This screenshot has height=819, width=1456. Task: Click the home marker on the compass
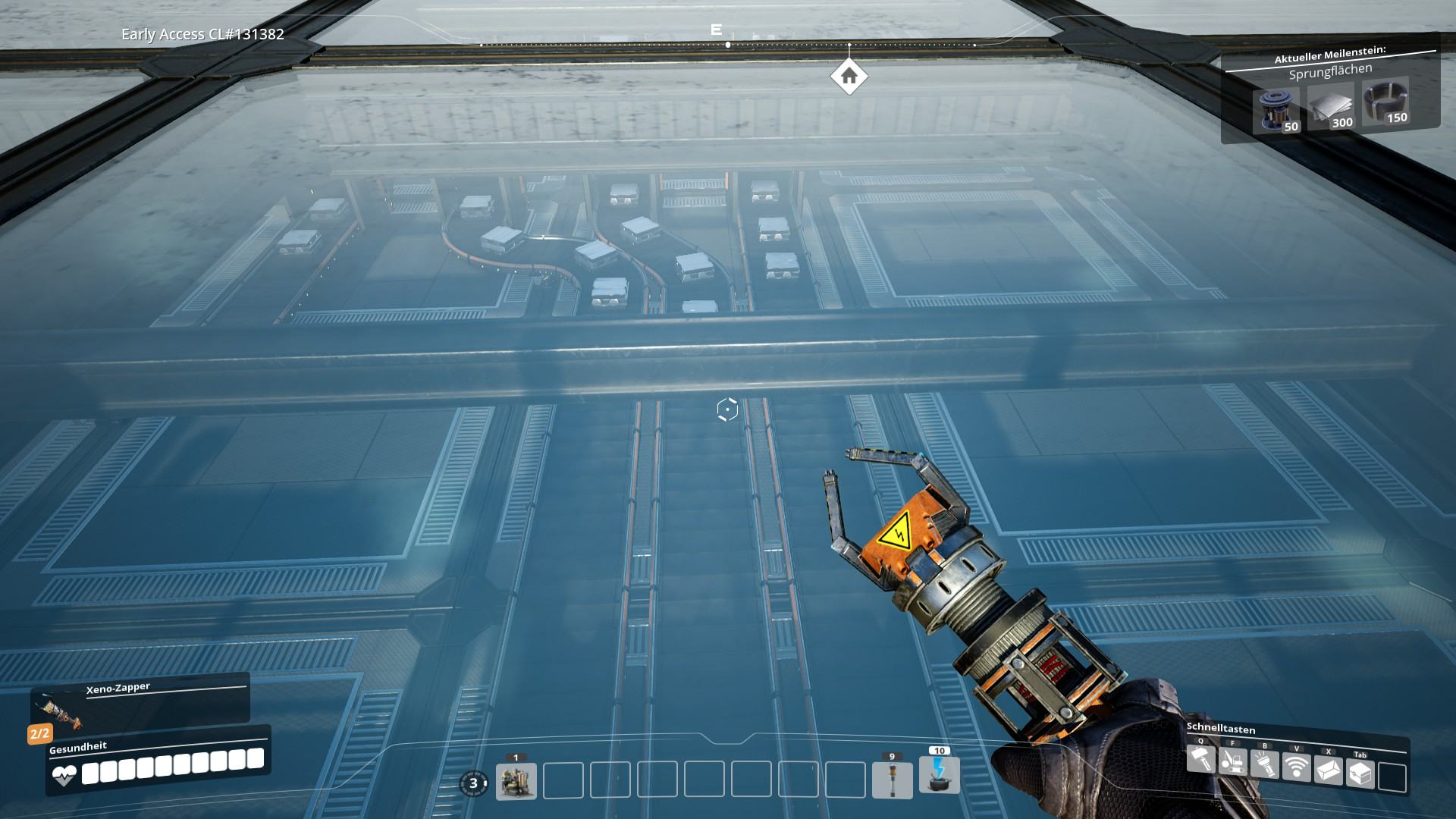pos(849,77)
